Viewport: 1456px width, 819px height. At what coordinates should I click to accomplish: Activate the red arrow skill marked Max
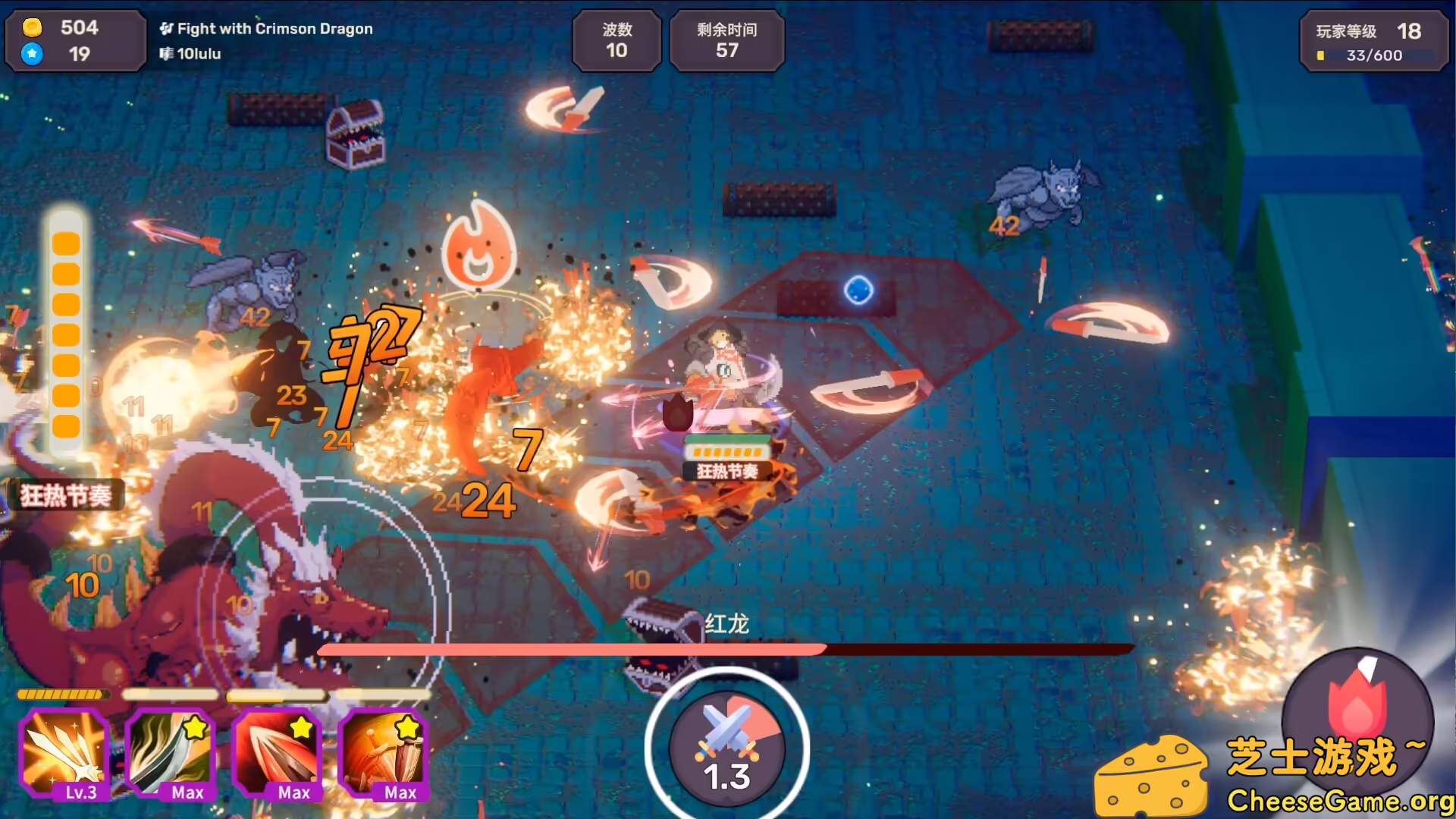click(x=278, y=755)
